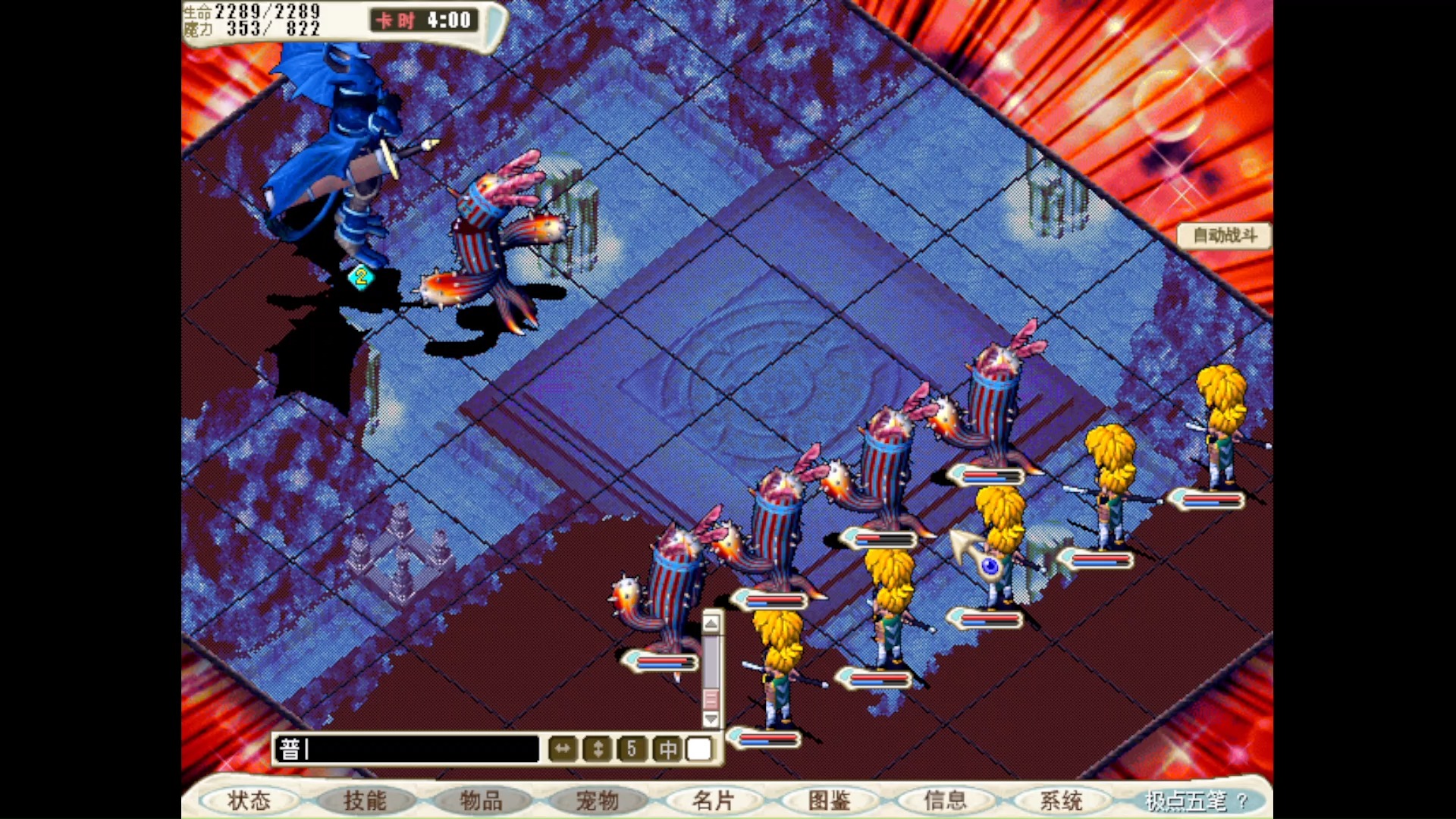The height and width of the screenshot is (819, 1456).
Task: Open the 系统 system menu
Action: pos(1062,800)
